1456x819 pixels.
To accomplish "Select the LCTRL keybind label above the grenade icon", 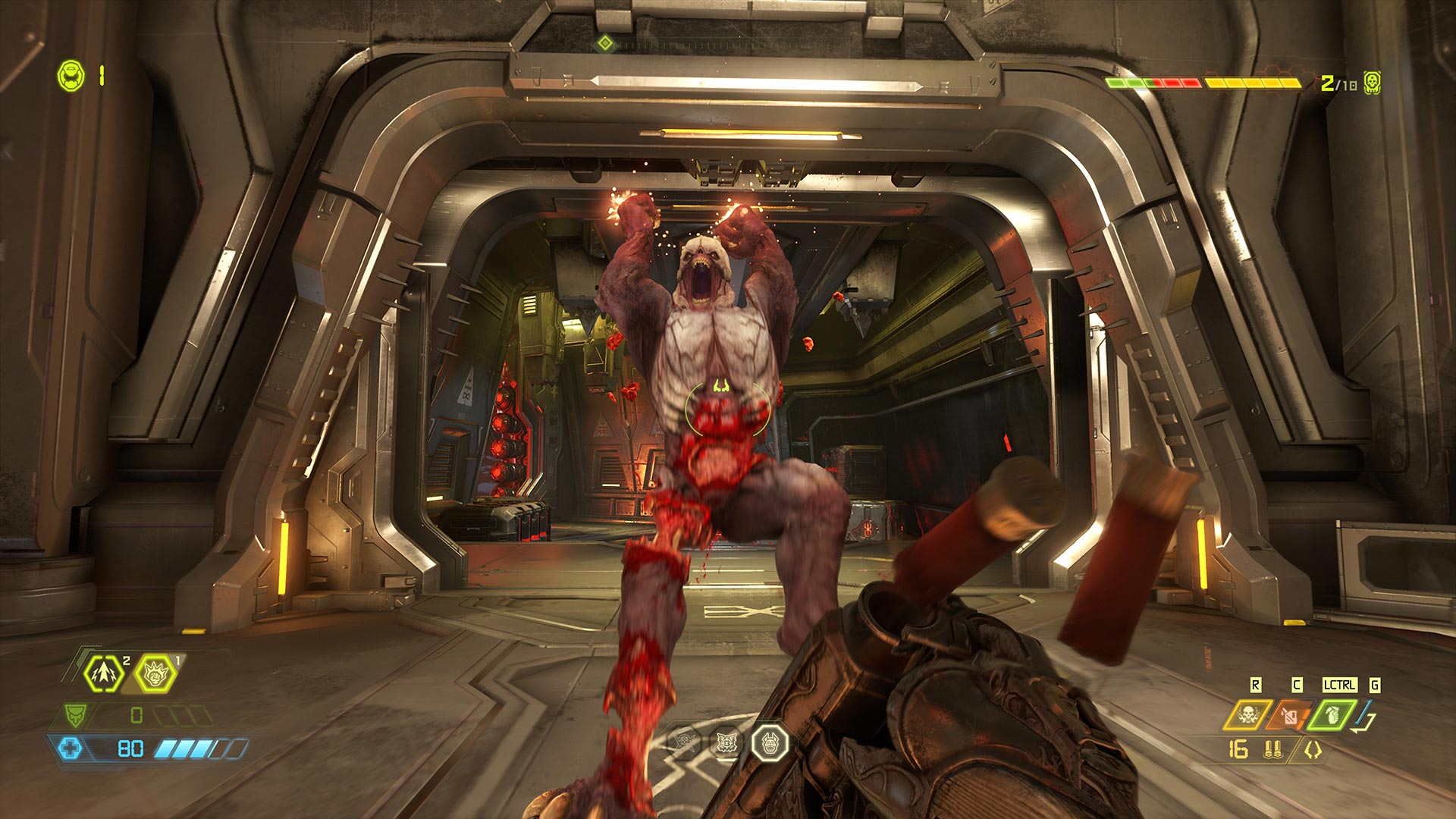I will 1339,685.
